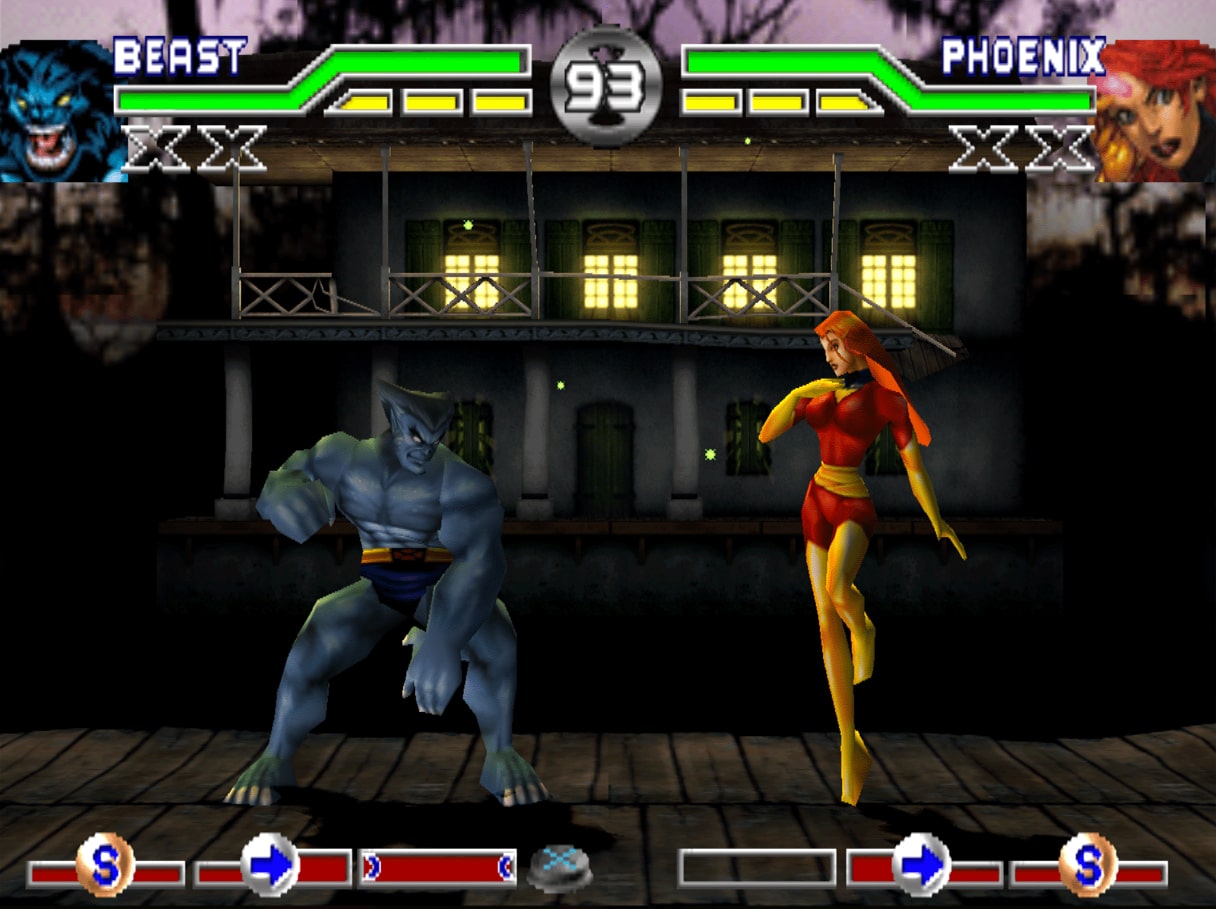The image size is (1216, 909).
Task: Choose the blue arrow icon on Phoenix's meter
Action: (921, 864)
